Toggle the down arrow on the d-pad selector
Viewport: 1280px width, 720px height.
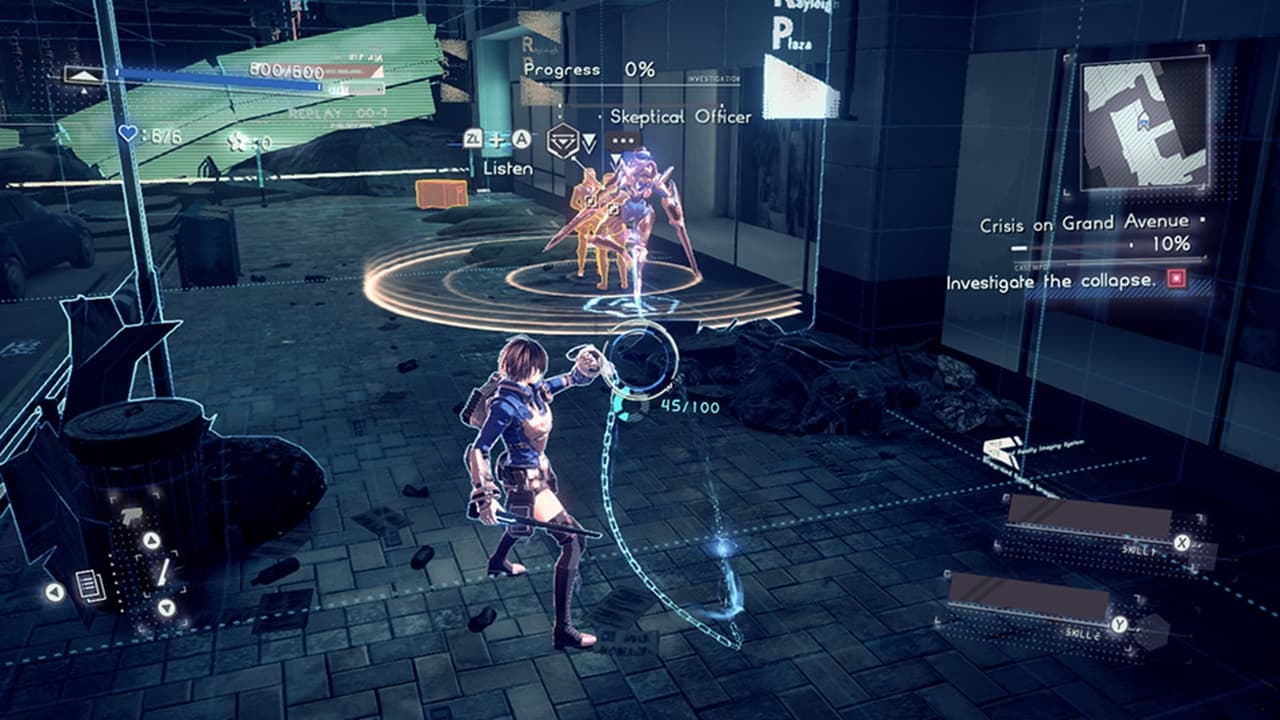(x=165, y=605)
